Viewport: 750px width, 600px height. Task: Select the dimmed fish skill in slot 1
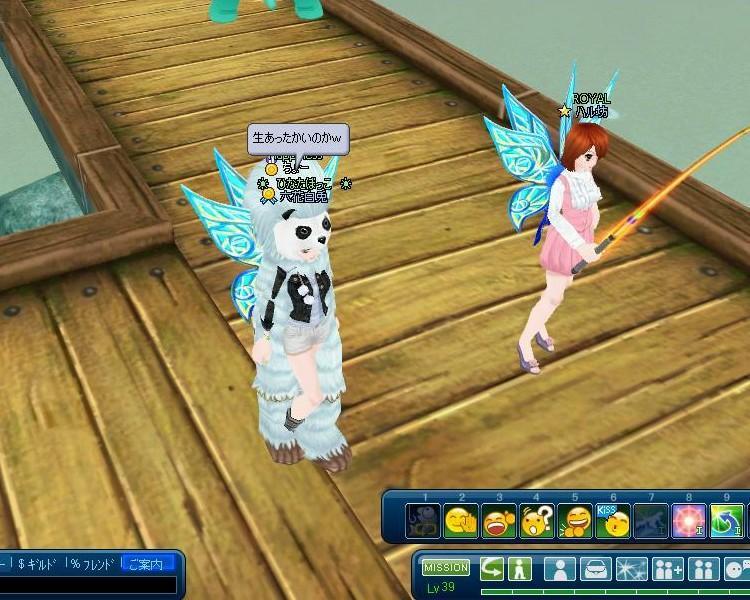pyautogui.click(x=423, y=521)
